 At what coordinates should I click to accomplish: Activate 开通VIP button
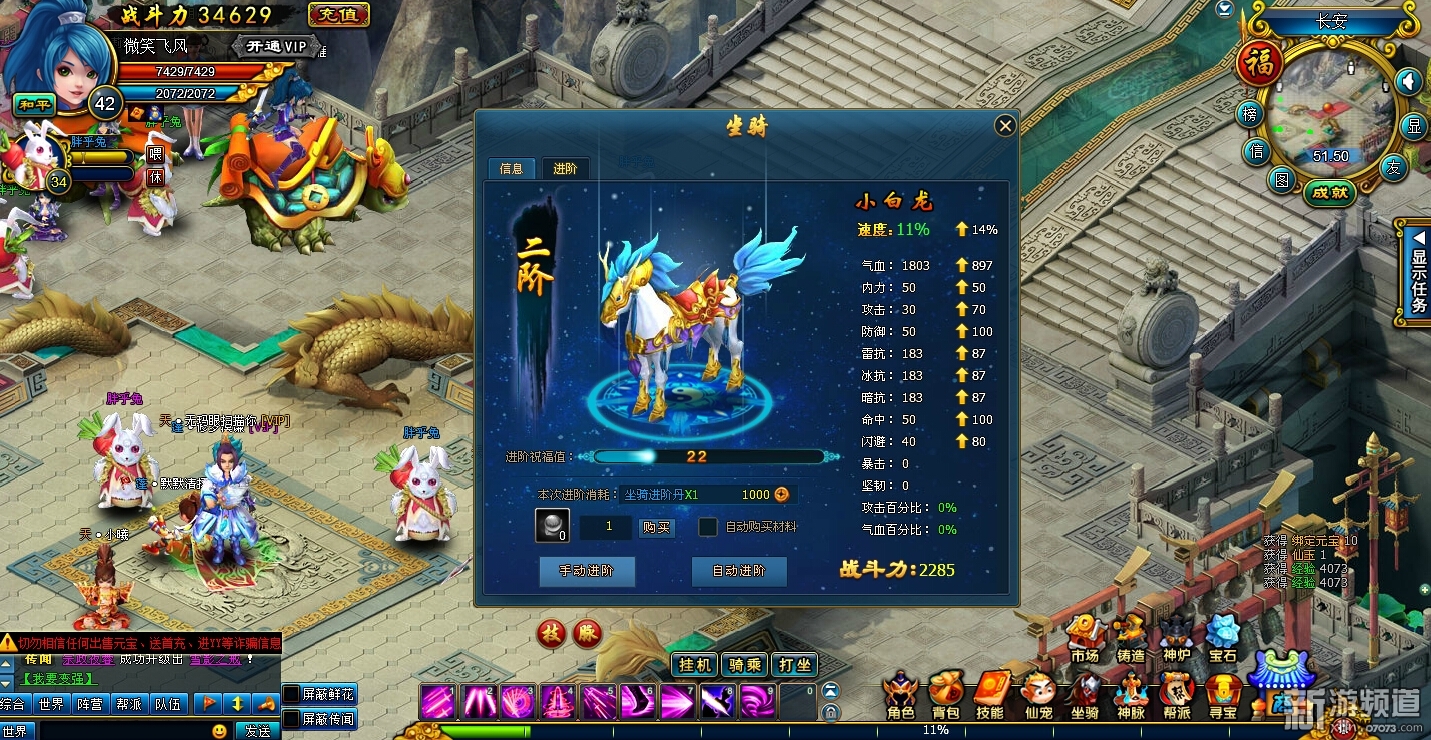tap(276, 46)
